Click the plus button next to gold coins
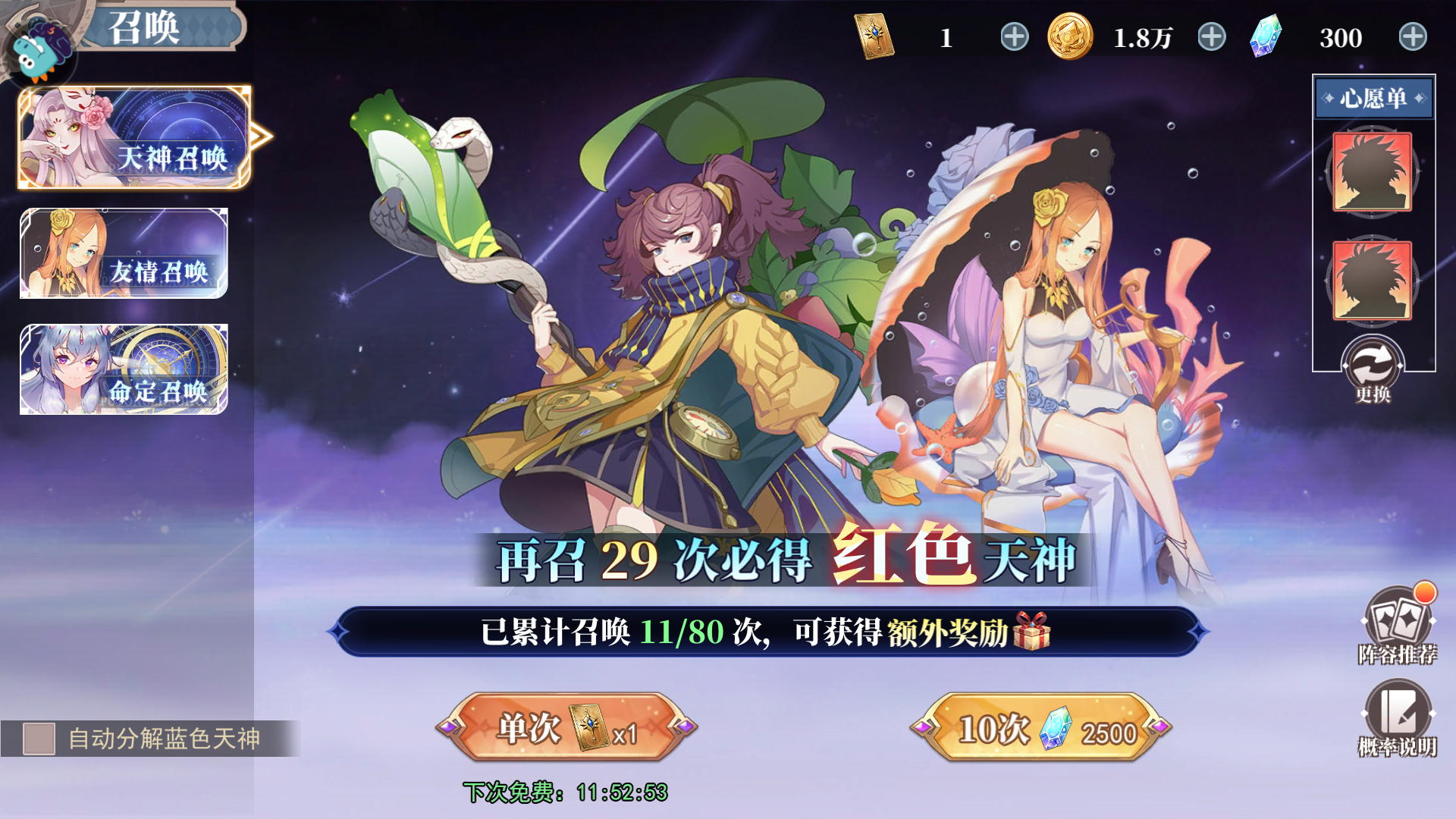 [x=1211, y=36]
